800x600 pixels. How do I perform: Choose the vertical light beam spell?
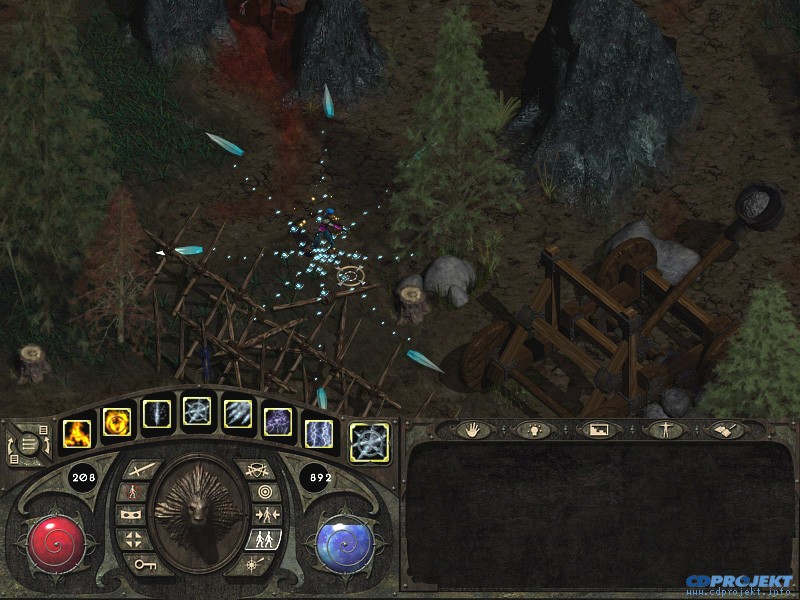157,414
